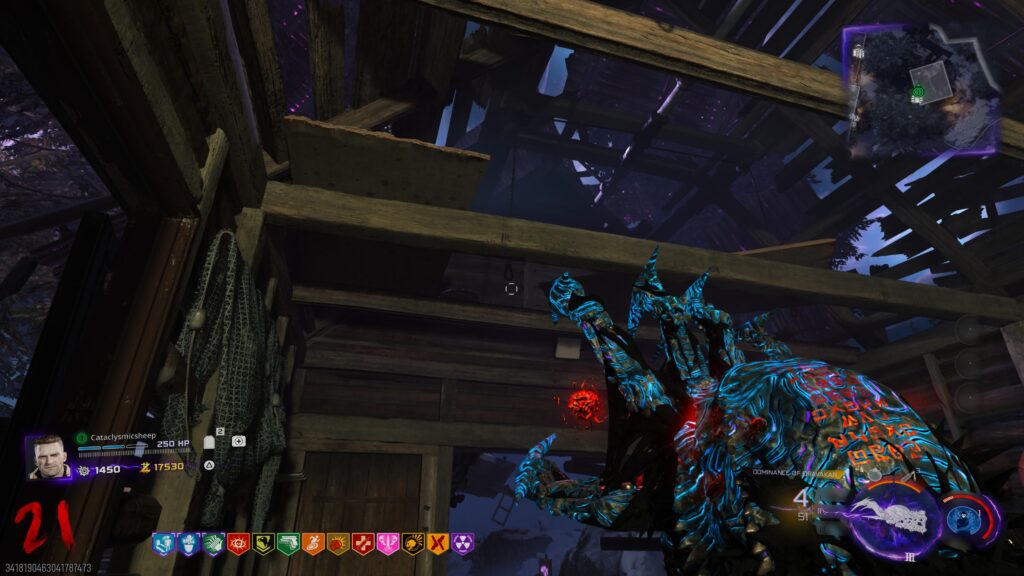Select the black and yellow bird perk
The width and height of the screenshot is (1024, 576).
click(262, 544)
